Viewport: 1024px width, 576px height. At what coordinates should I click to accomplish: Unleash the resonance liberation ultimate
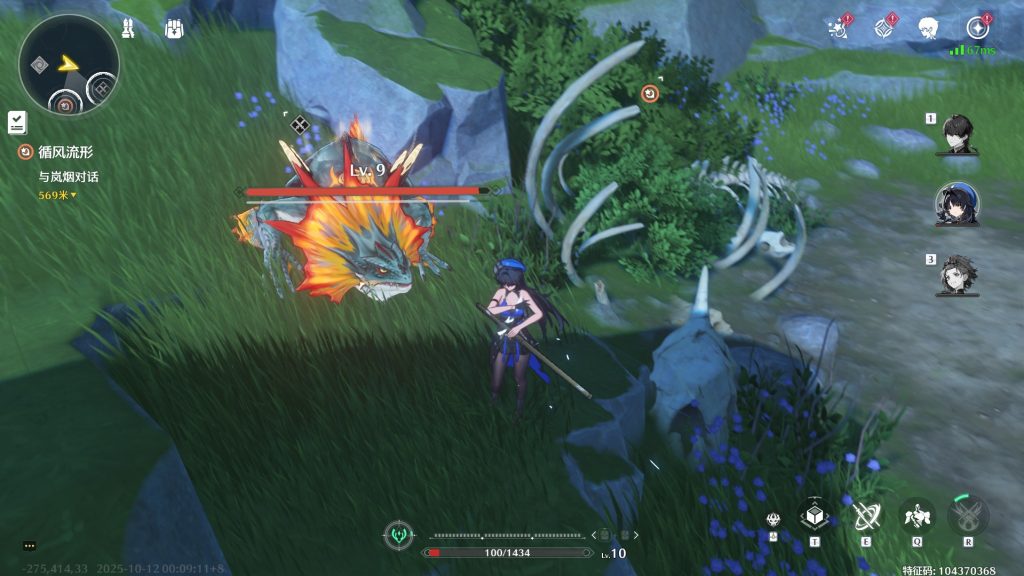click(967, 515)
